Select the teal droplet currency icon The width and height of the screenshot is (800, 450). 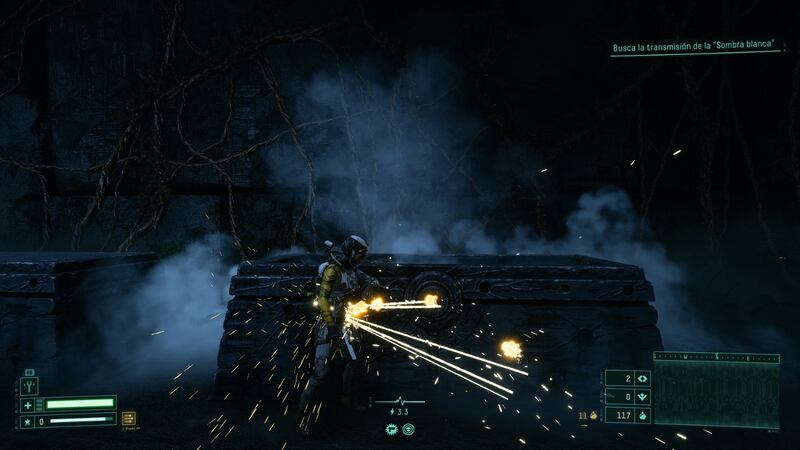click(x=641, y=413)
